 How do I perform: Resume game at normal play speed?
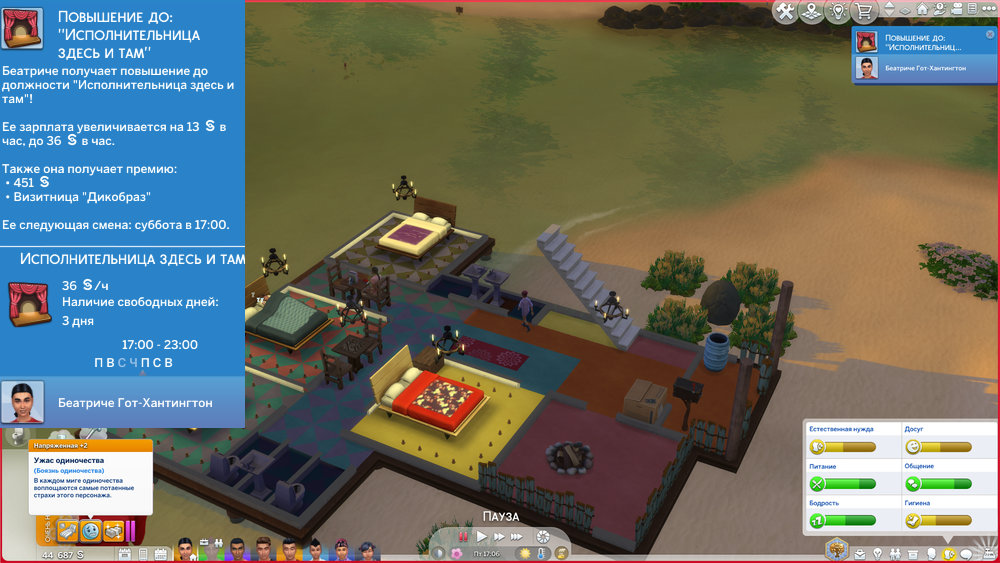pos(482,538)
